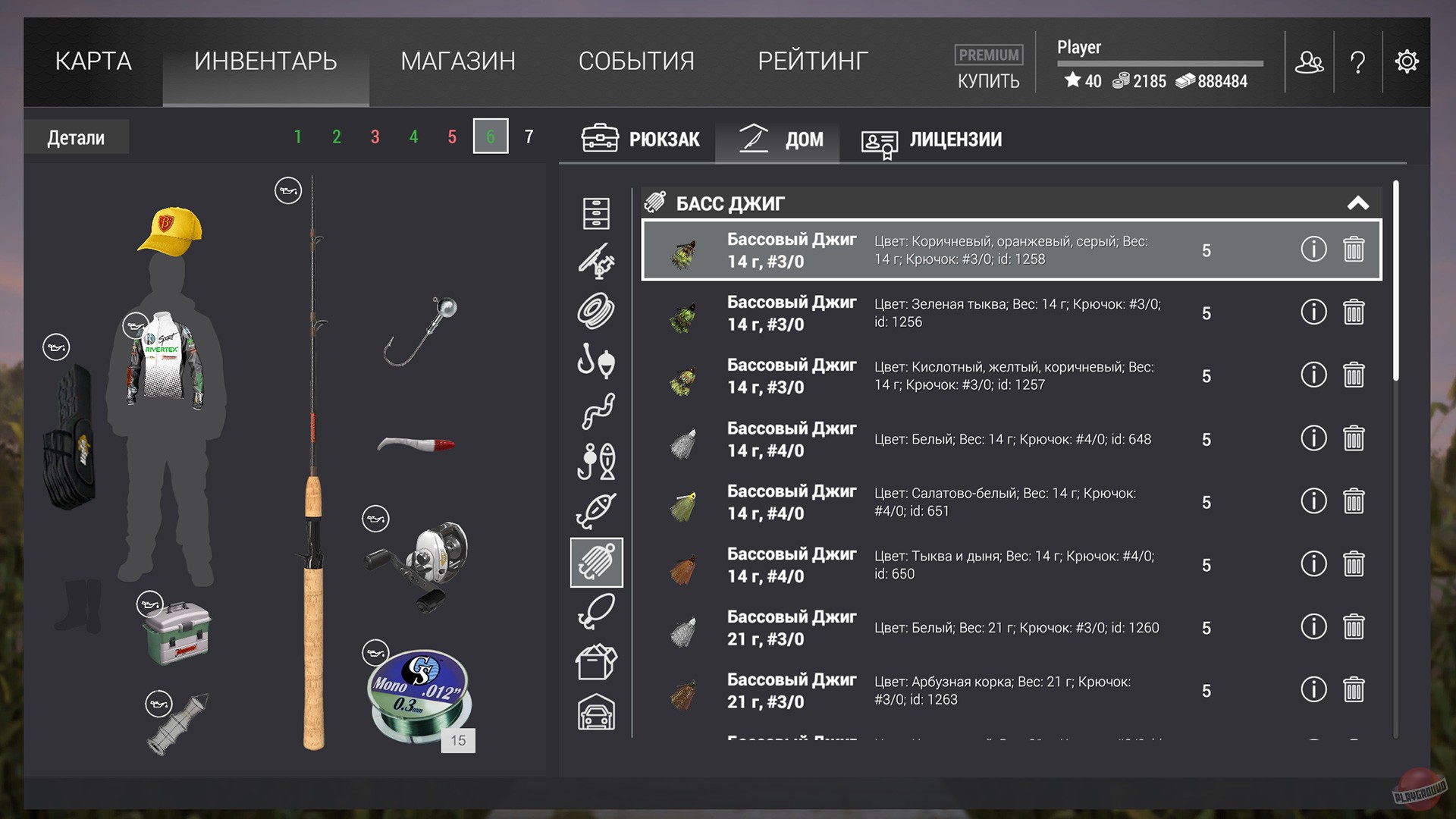
Task: Switch to the МАГАЗИН tab
Action: (x=458, y=61)
